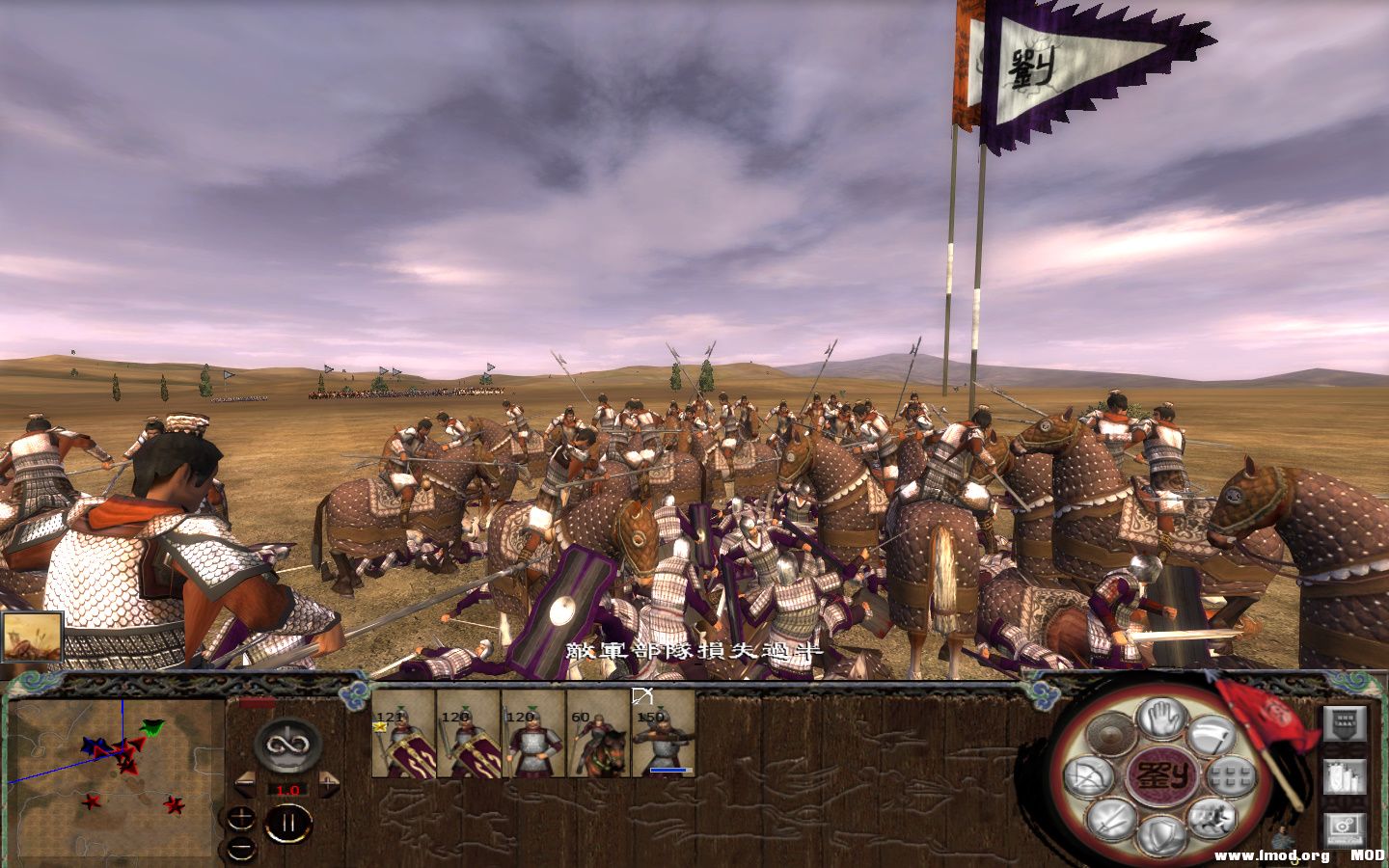Viewport: 1389px width, 868px height.
Task: Click the halt command hand icon
Action: pyautogui.click(x=1159, y=719)
